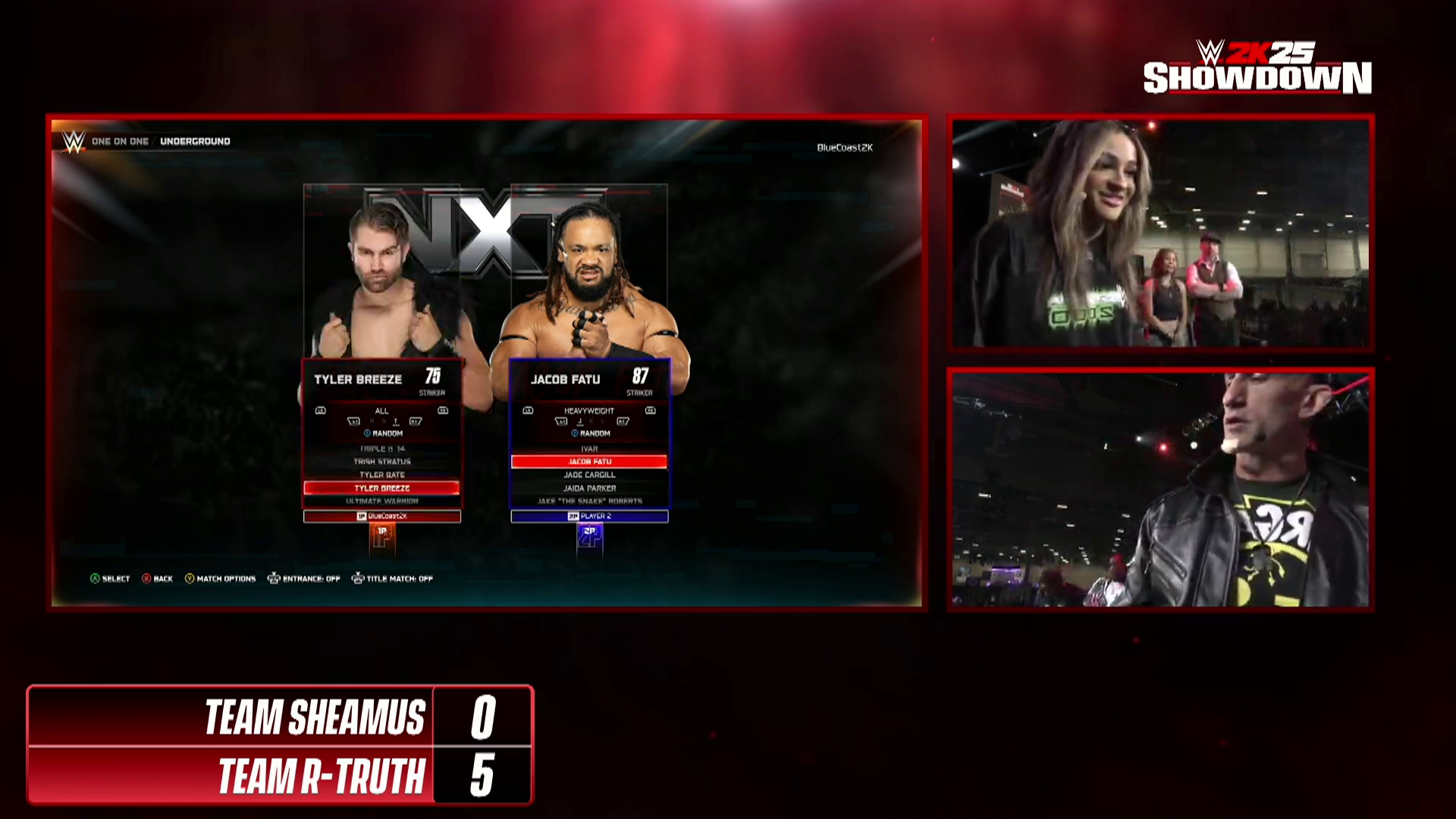This screenshot has height=819, width=1456.
Task: Select Jacob Fatu in player two's list
Action: (589, 461)
